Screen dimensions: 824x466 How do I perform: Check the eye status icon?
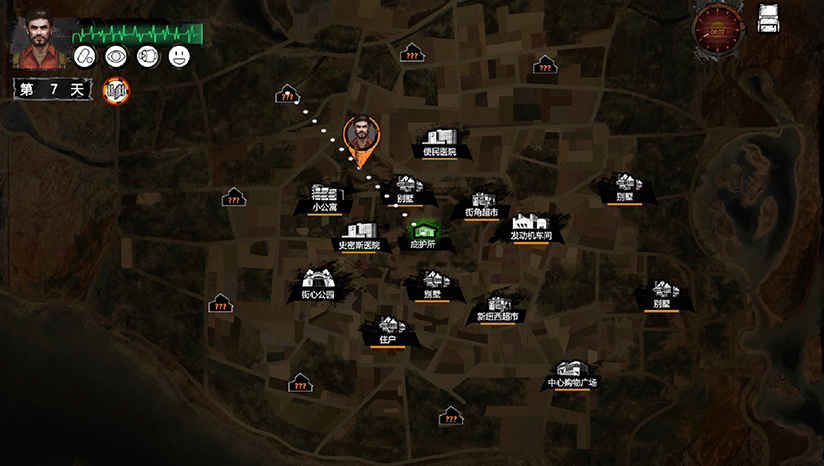coord(117,57)
